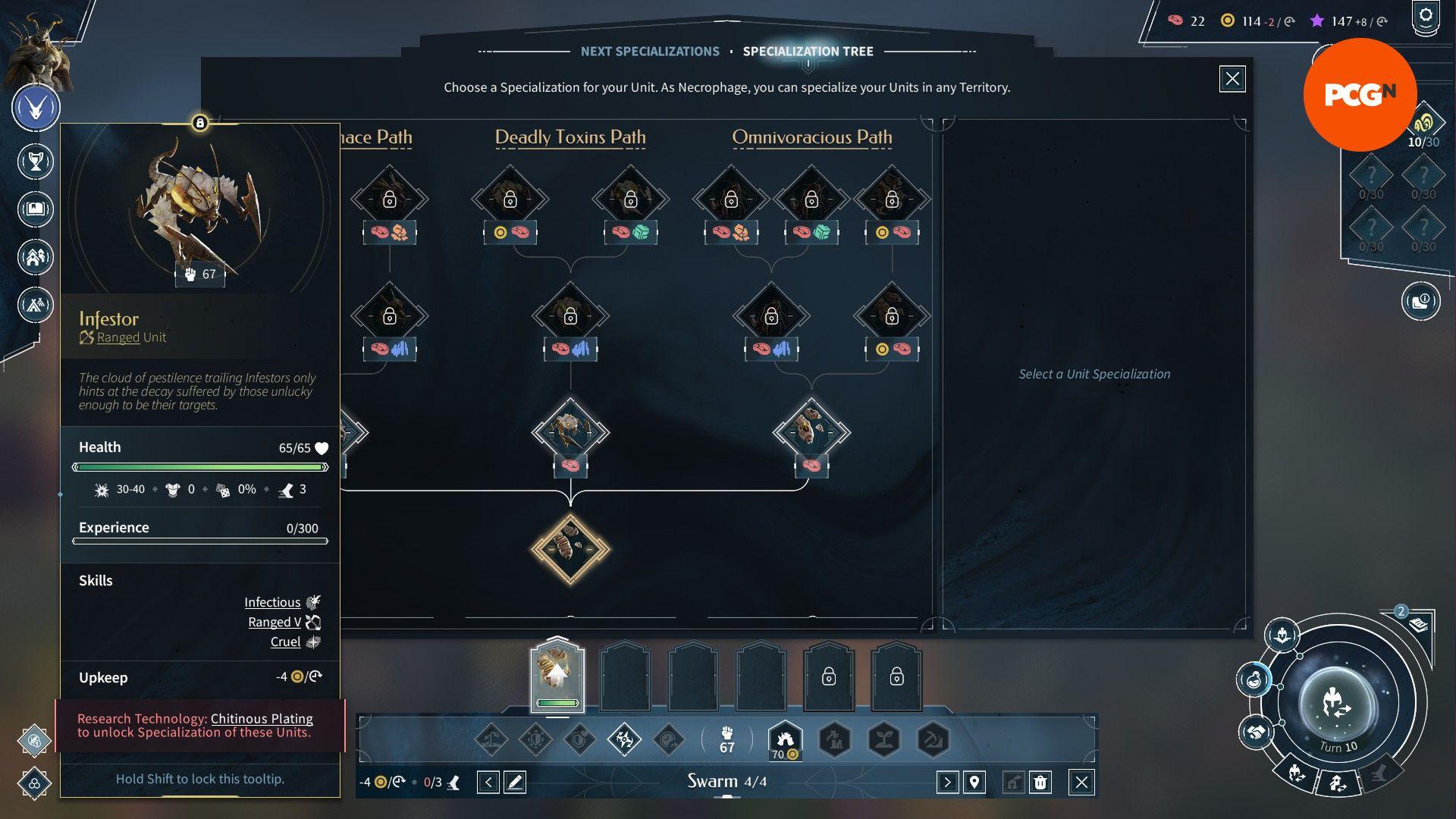Click the Infectious skill link

click(x=272, y=602)
